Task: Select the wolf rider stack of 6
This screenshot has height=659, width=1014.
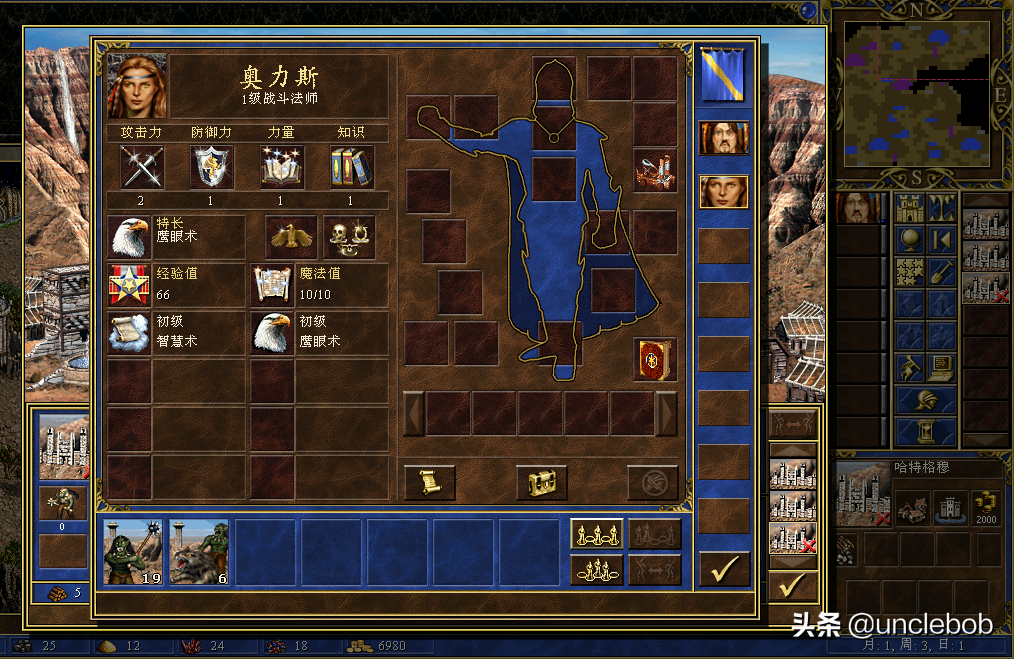Action: pos(199,552)
